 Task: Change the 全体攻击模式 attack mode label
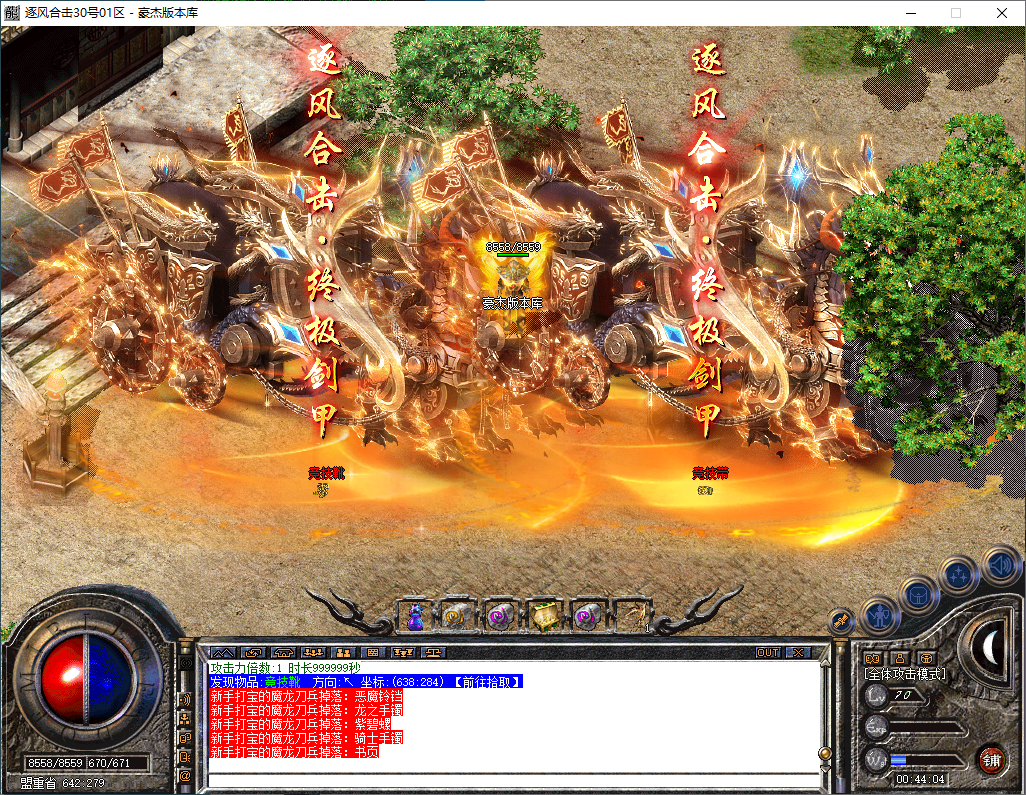pos(905,674)
